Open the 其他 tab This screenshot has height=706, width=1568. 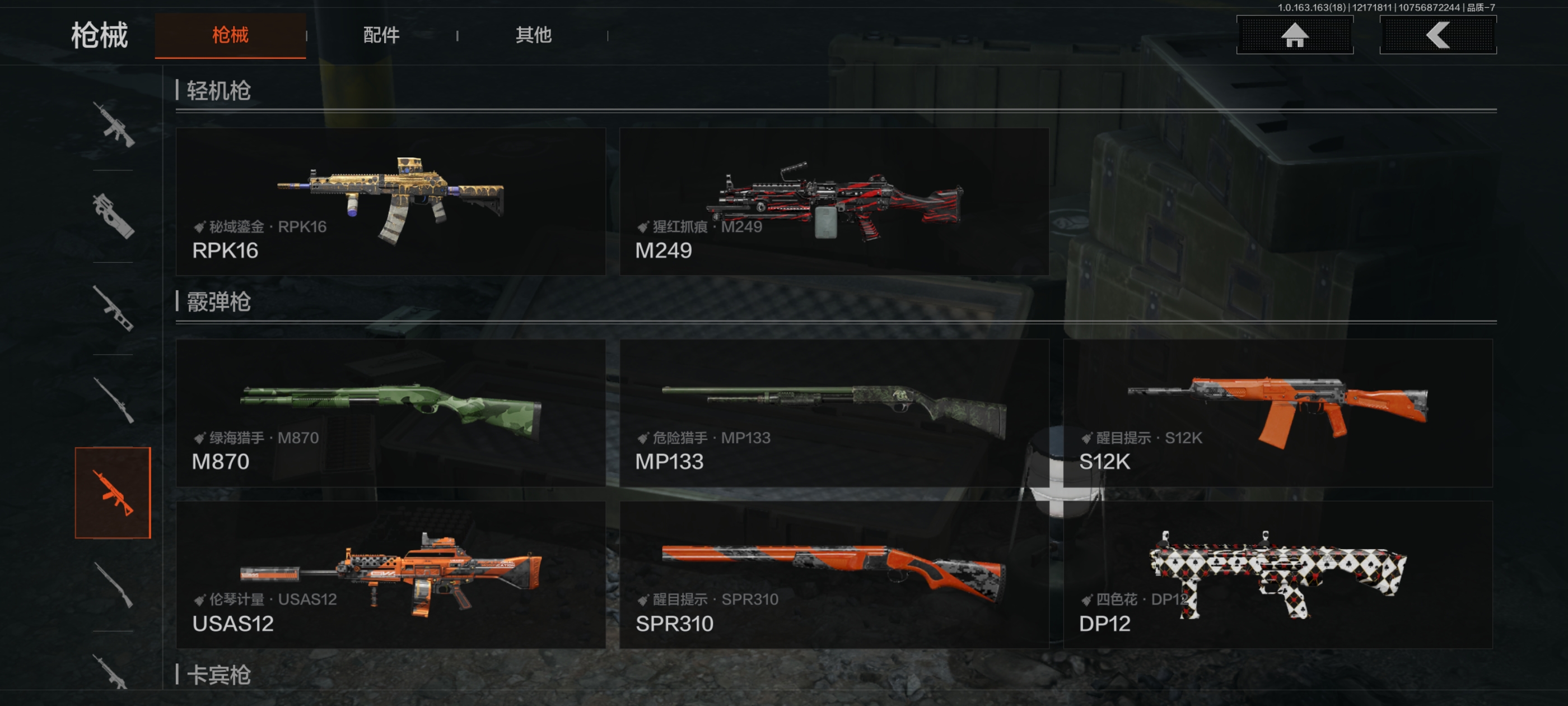tap(533, 35)
